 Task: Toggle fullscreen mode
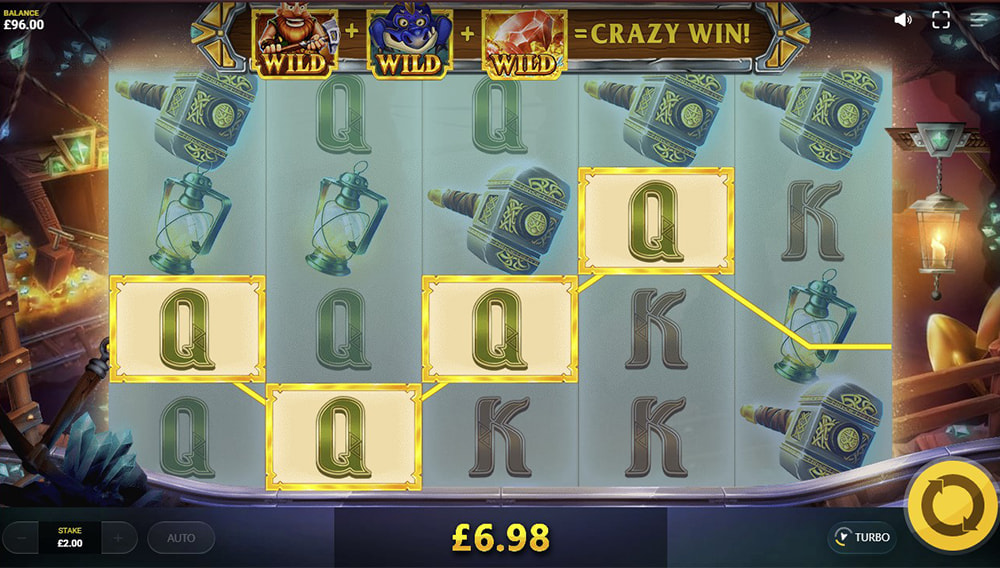(x=941, y=19)
